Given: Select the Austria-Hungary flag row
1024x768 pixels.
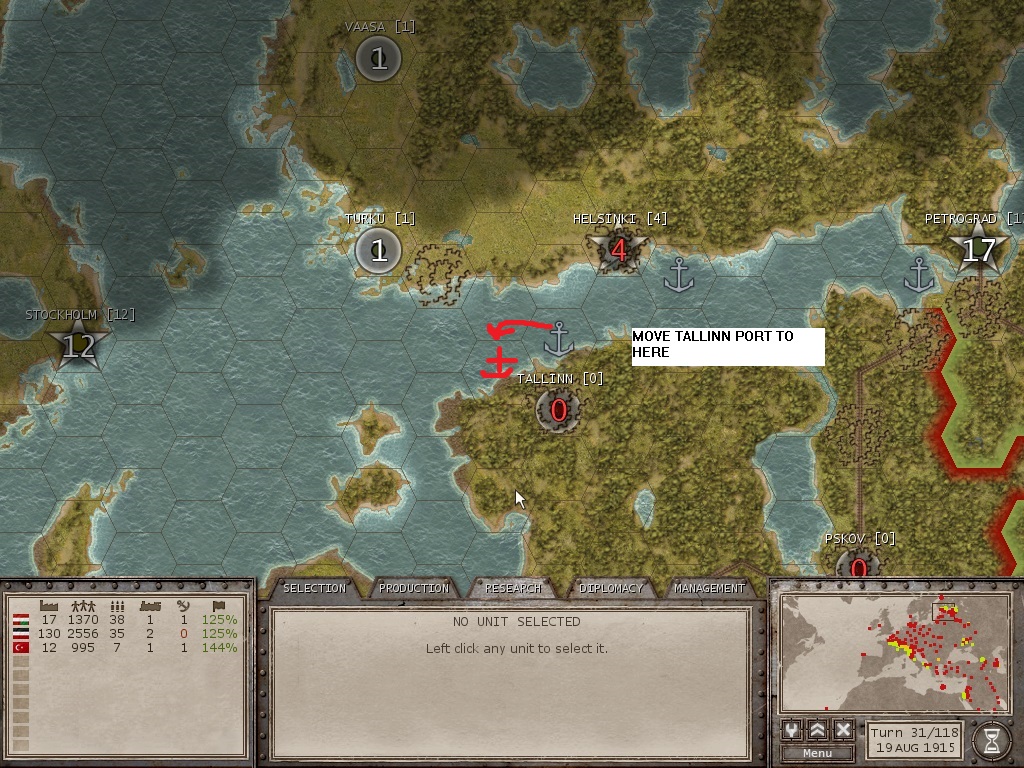Looking at the screenshot, I should pyautogui.click(x=19, y=619).
